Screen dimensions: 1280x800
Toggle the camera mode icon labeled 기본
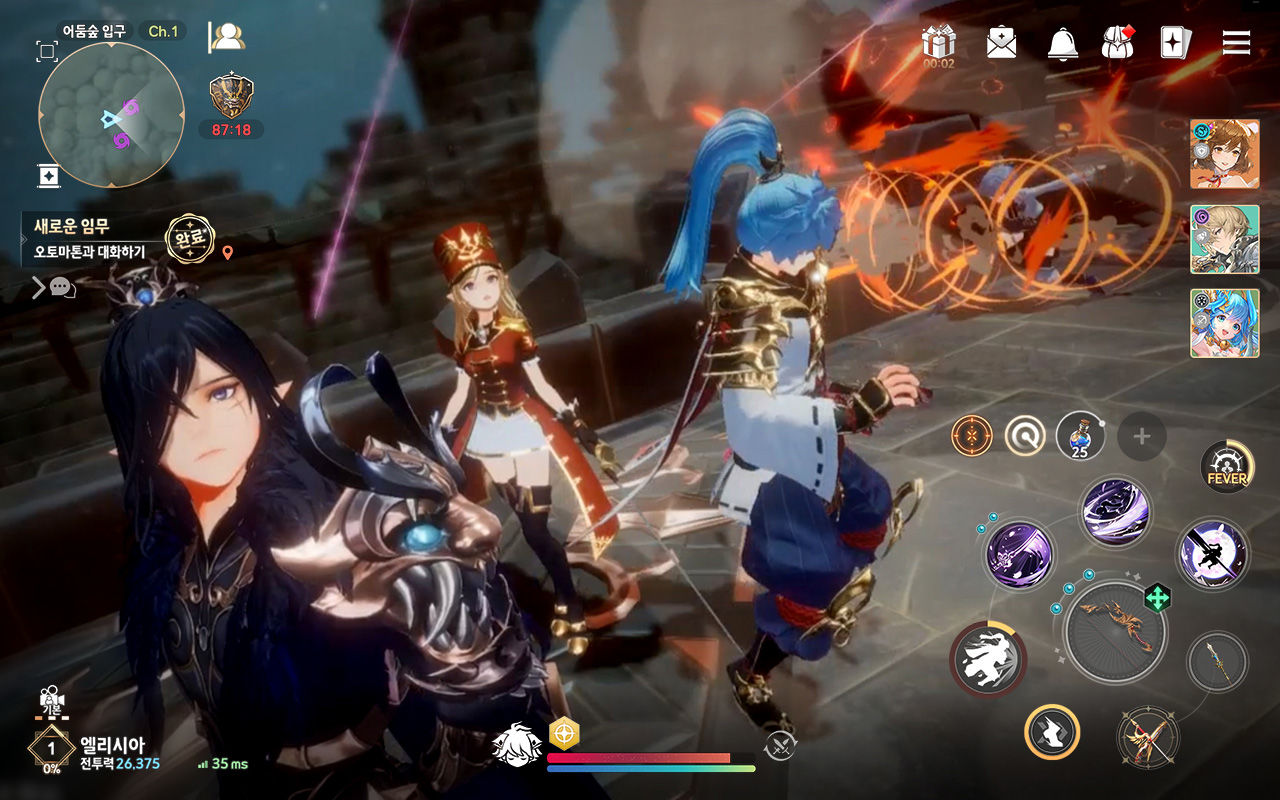tap(50, 702)
